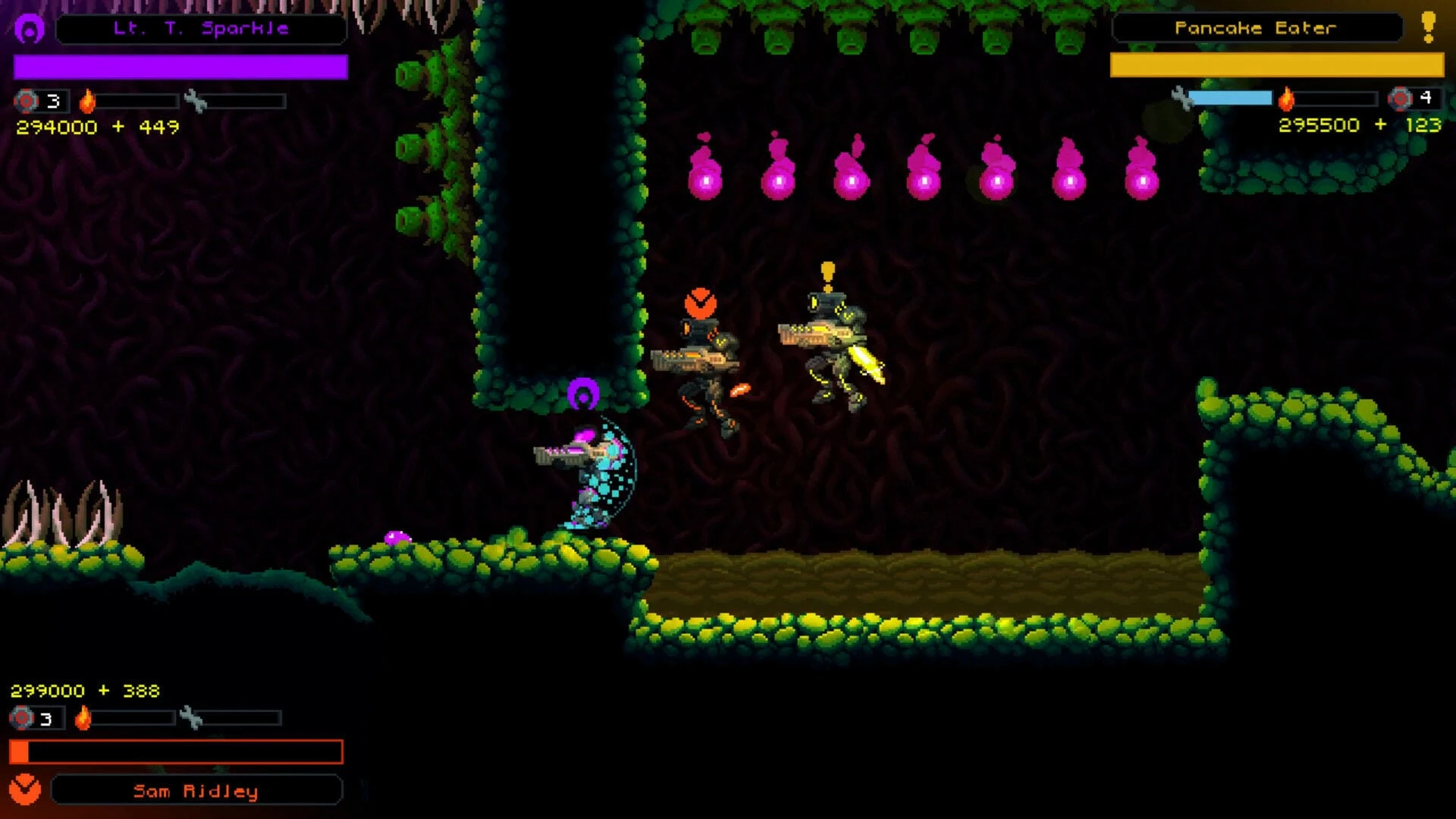
Task: Click the Sam Ridley name plate
Action: [x=196, y=791]
